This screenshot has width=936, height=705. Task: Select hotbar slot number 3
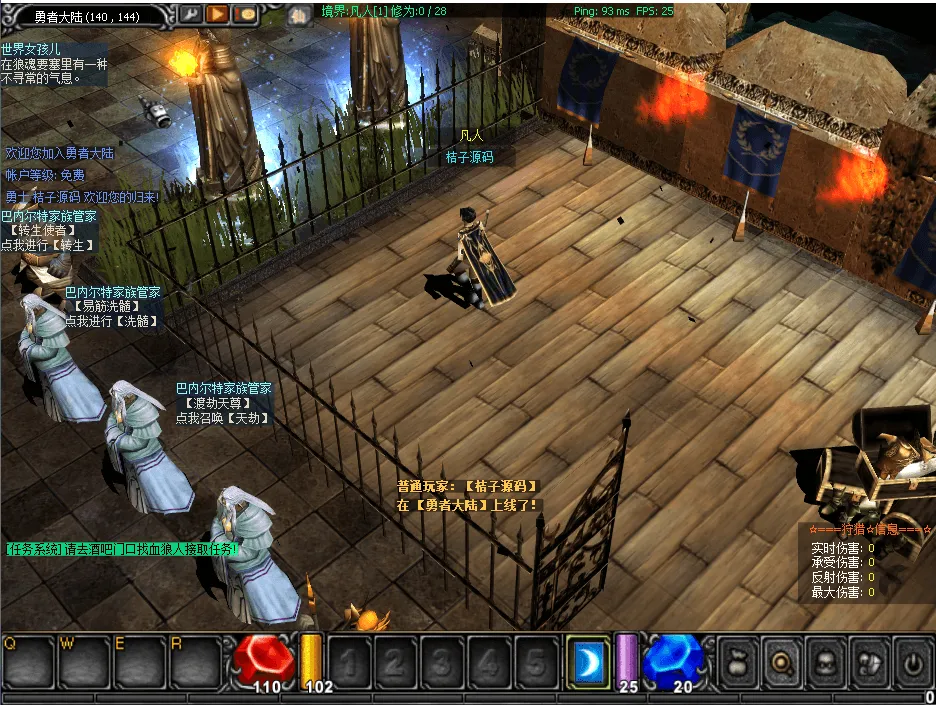coord(441,661)
